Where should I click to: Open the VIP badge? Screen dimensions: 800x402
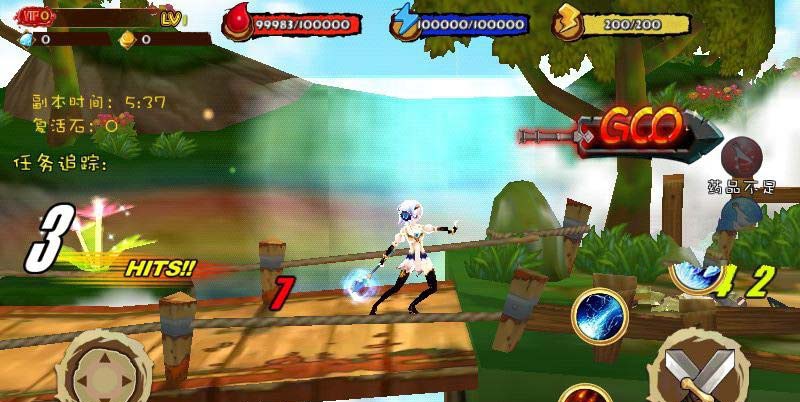coord(37,17)
